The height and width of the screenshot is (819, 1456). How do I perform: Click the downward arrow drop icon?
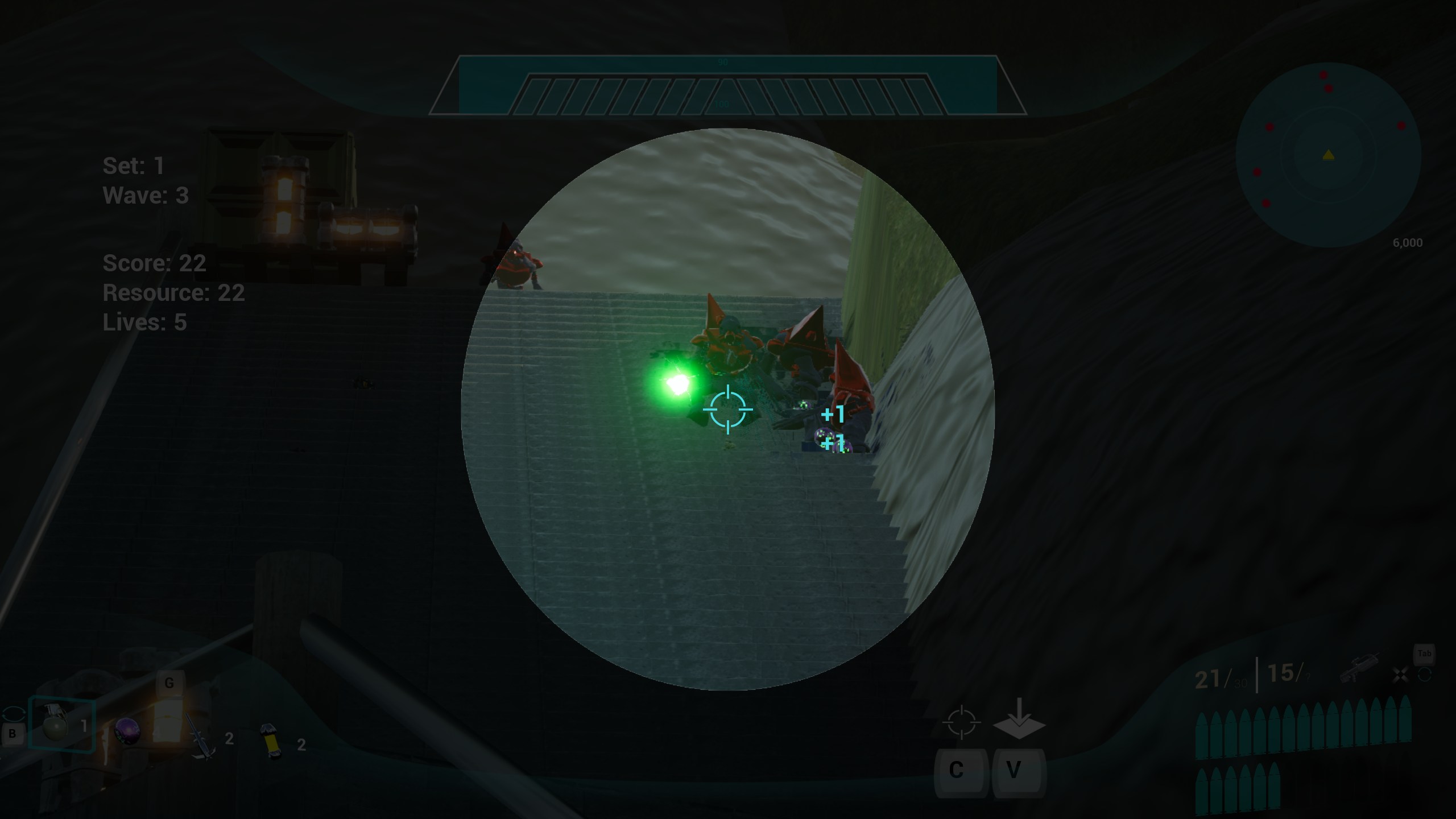pyautogui.click(x=1019, y=721)
